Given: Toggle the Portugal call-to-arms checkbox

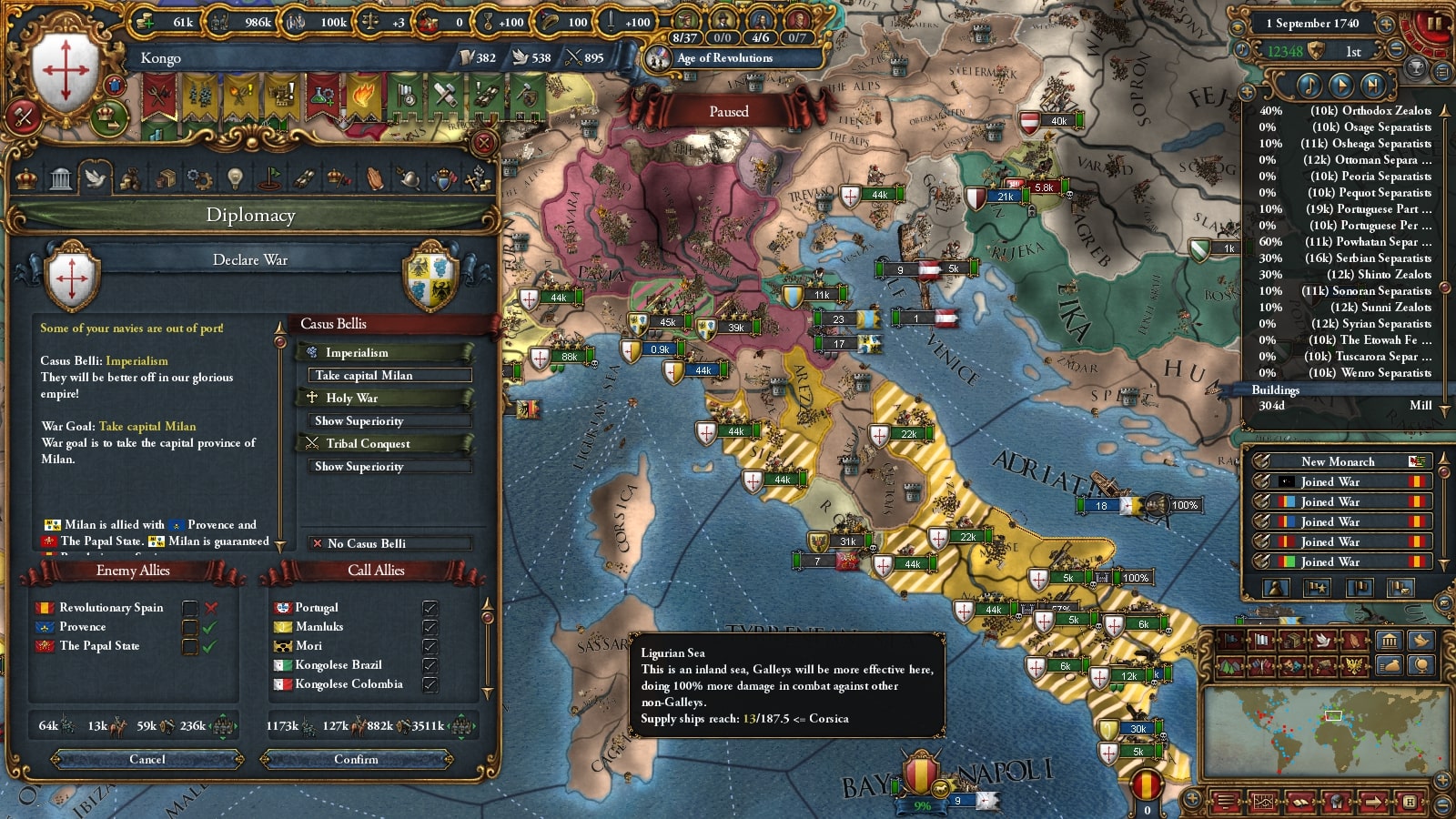Looking at the screenshot, I should (430, 608).
